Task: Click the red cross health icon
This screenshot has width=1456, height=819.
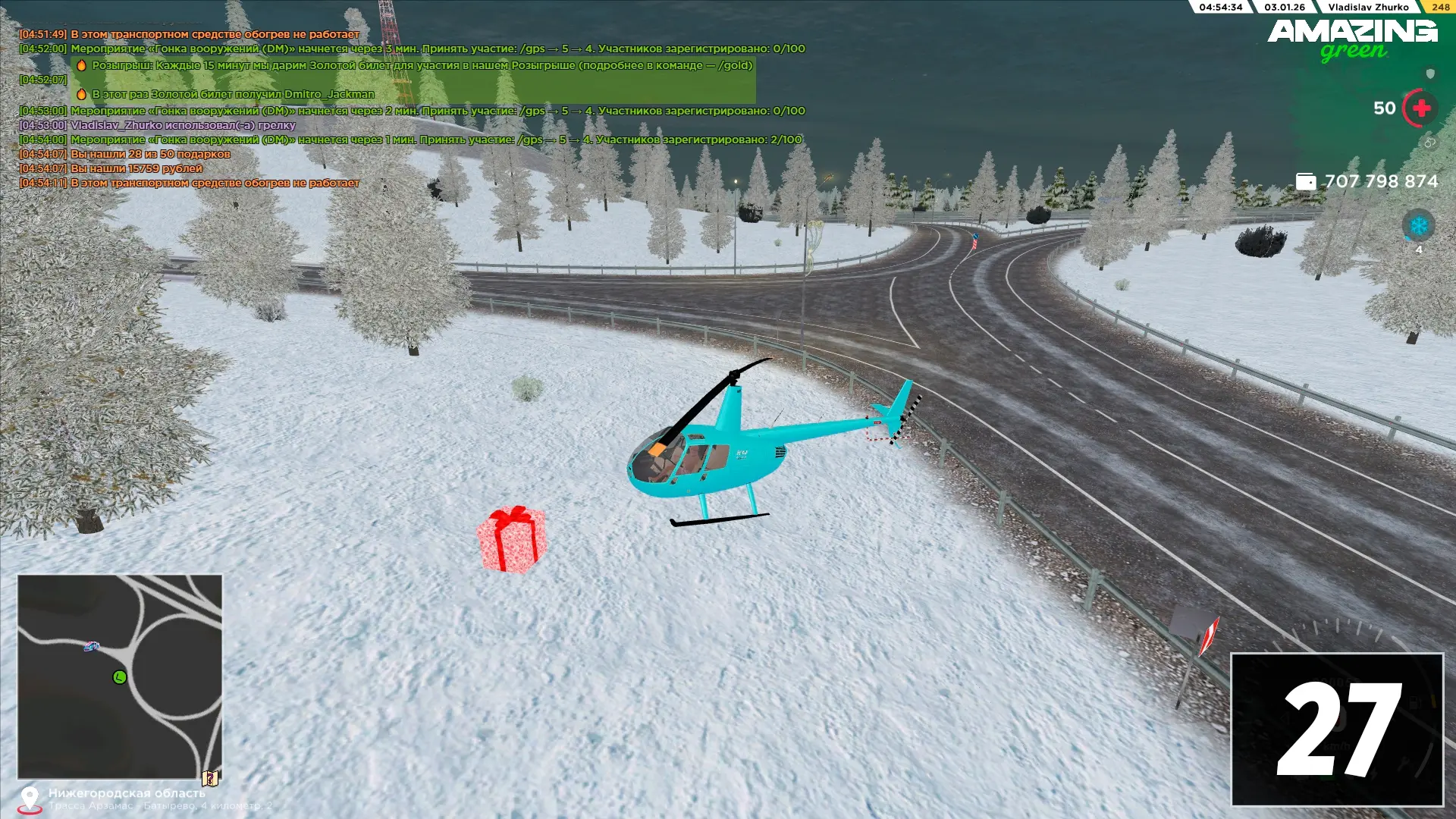Action: (x=1421, y=108)
